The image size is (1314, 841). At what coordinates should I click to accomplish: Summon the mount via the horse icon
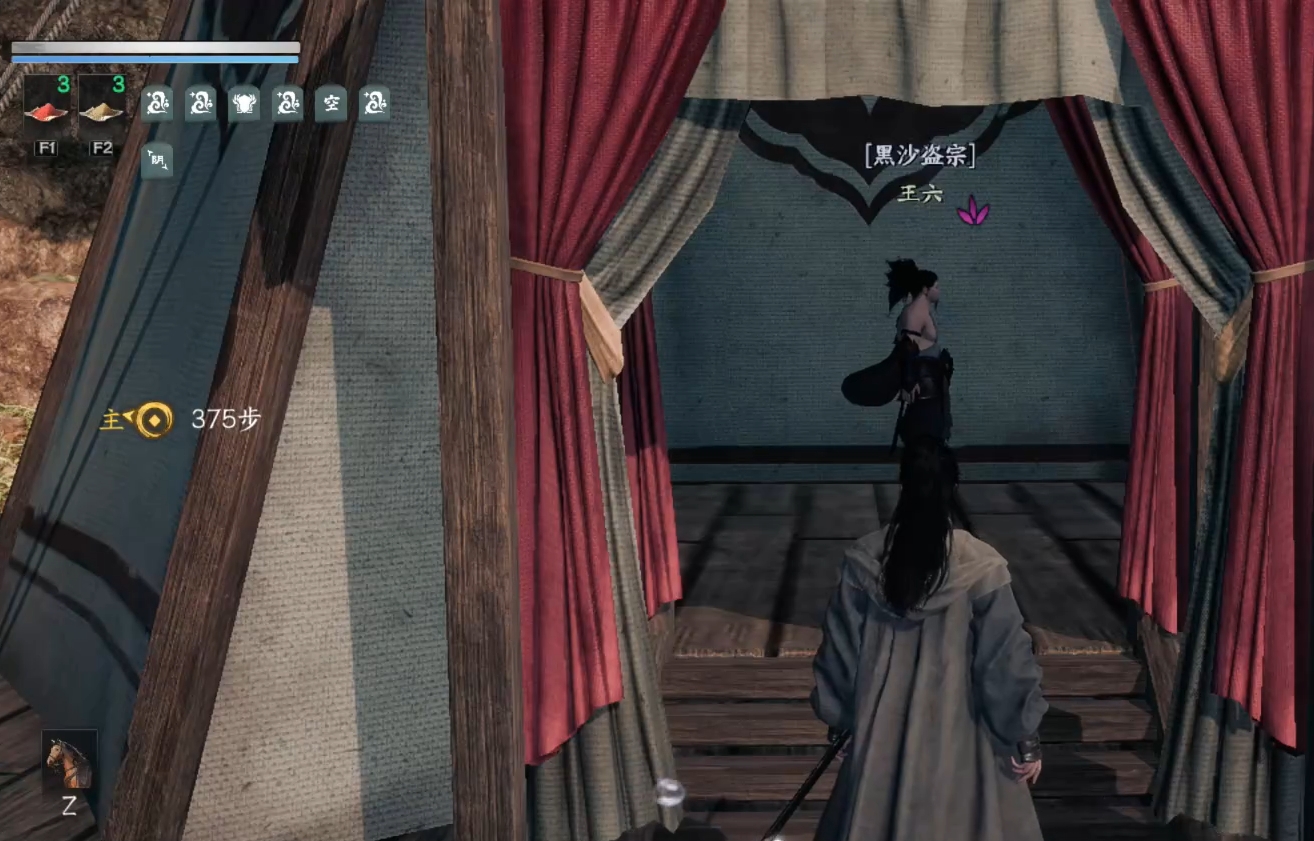[x=70, y=762]
